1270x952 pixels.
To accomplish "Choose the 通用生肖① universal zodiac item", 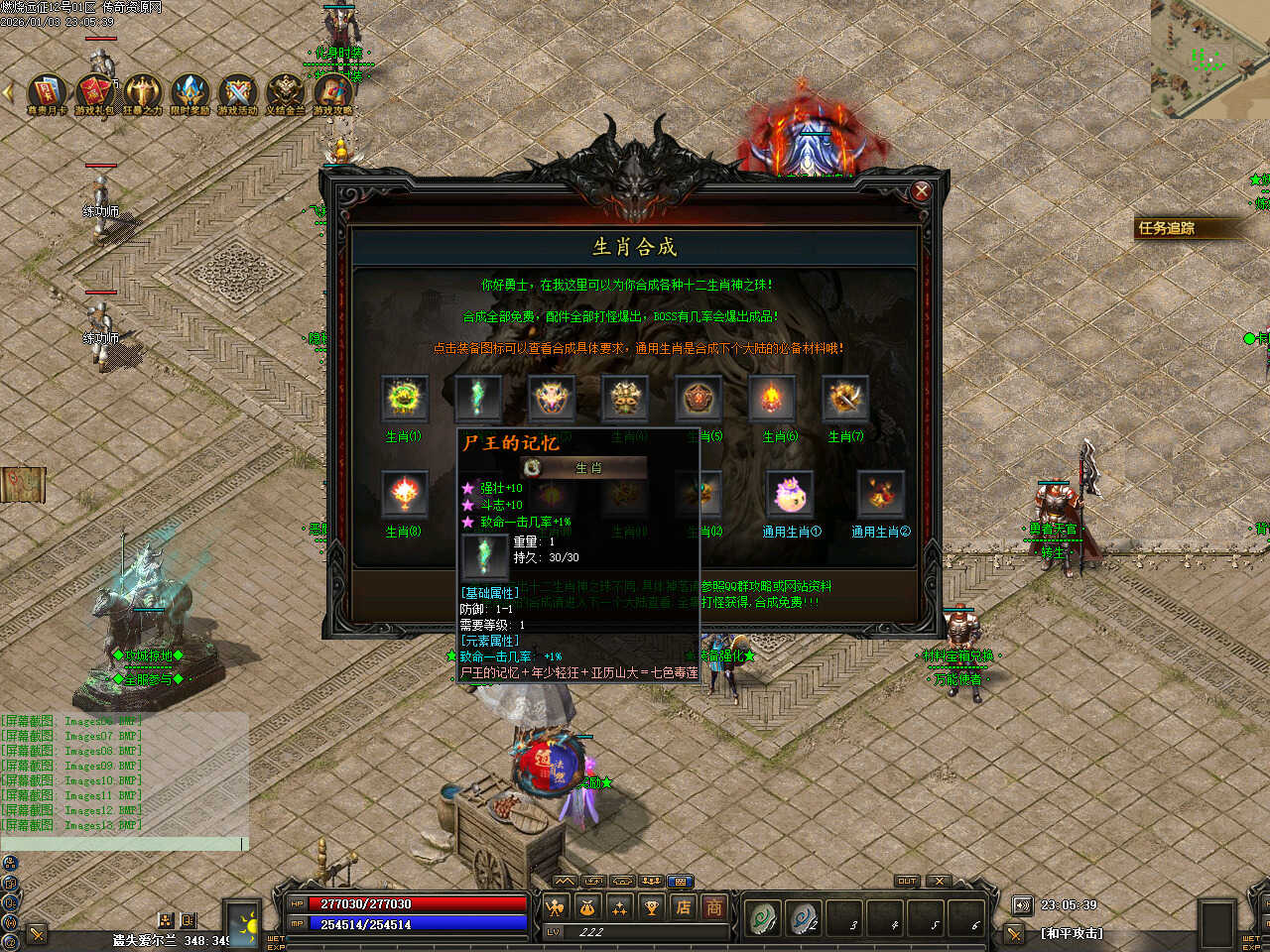I will click(x=790, y=495).
